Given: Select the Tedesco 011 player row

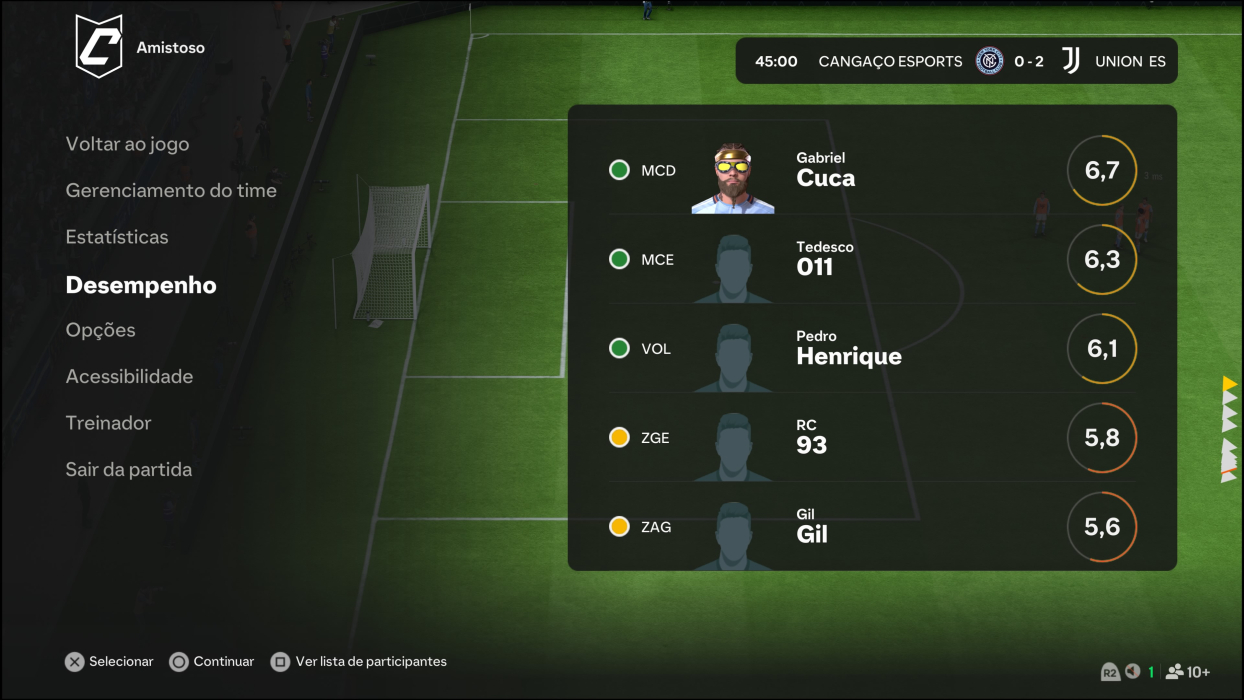Looking at the screenshot, I should (871, 260).
